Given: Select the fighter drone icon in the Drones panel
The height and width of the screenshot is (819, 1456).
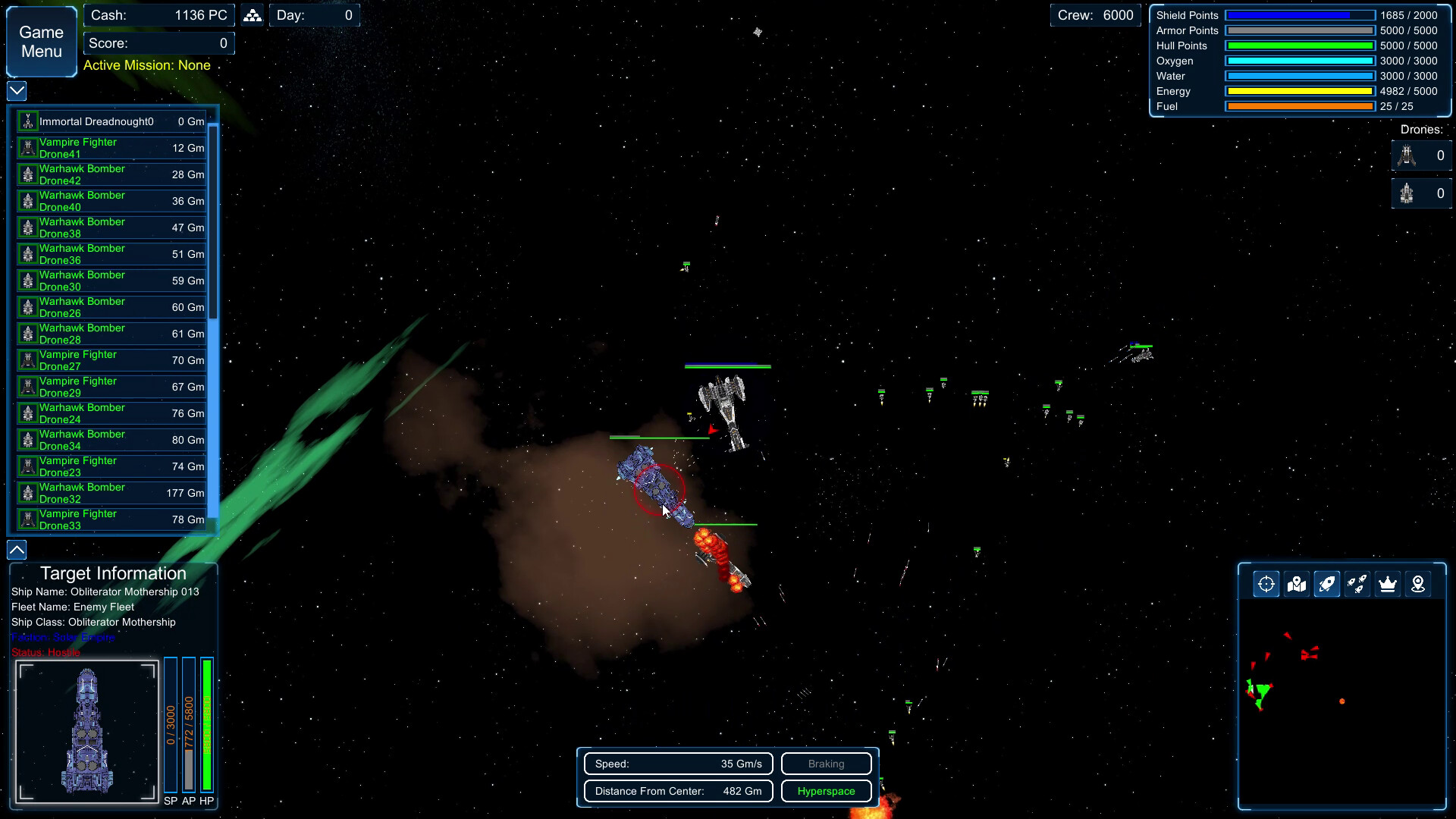Looking at the screenshot, I should [x=1409, y=155].
